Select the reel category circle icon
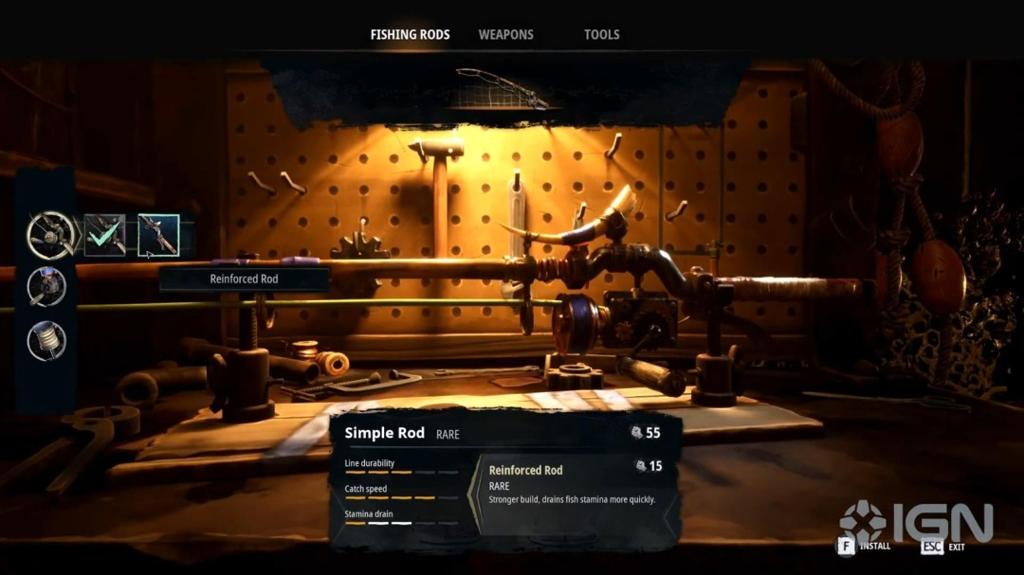 (x=47, y=287)
